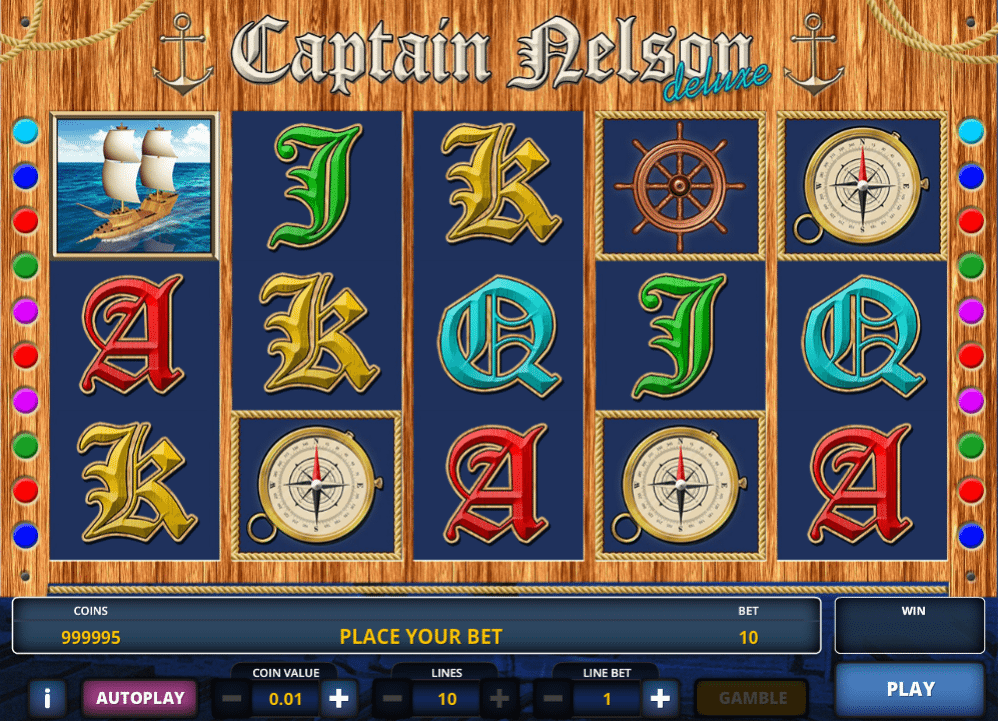Reduce the number of lines
This screenshot has height=721, width=998.
pos(393,698)
